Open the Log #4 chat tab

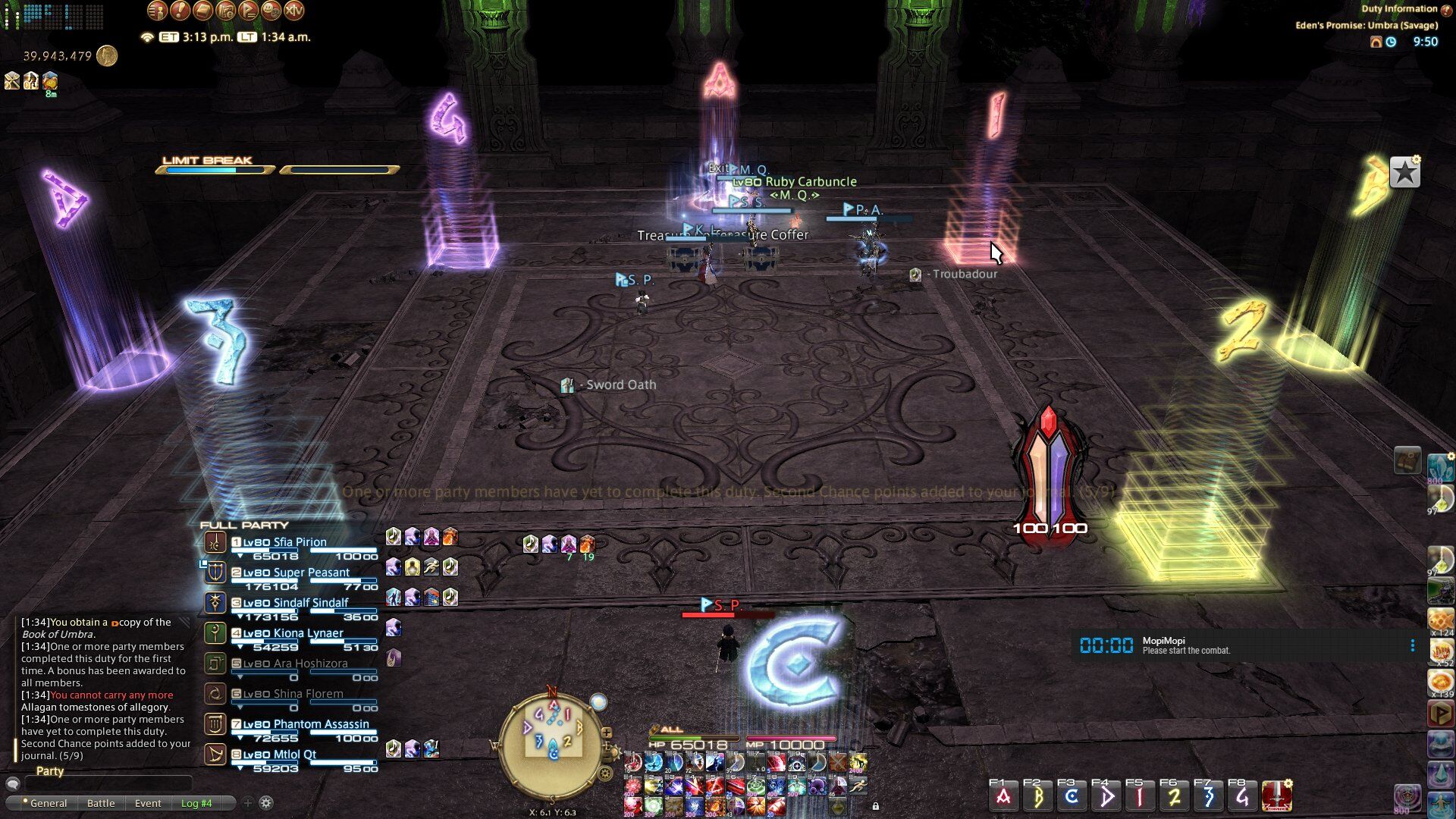click(x=196, y=803)
